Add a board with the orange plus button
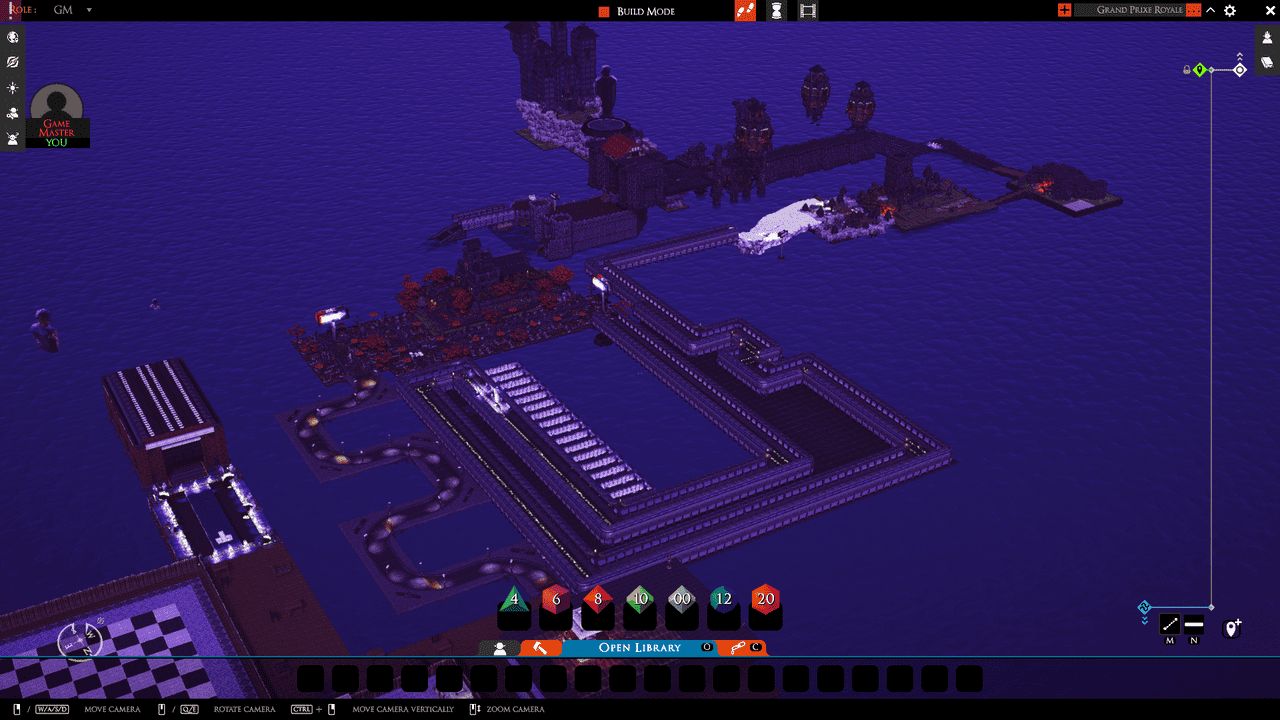 1064,10
